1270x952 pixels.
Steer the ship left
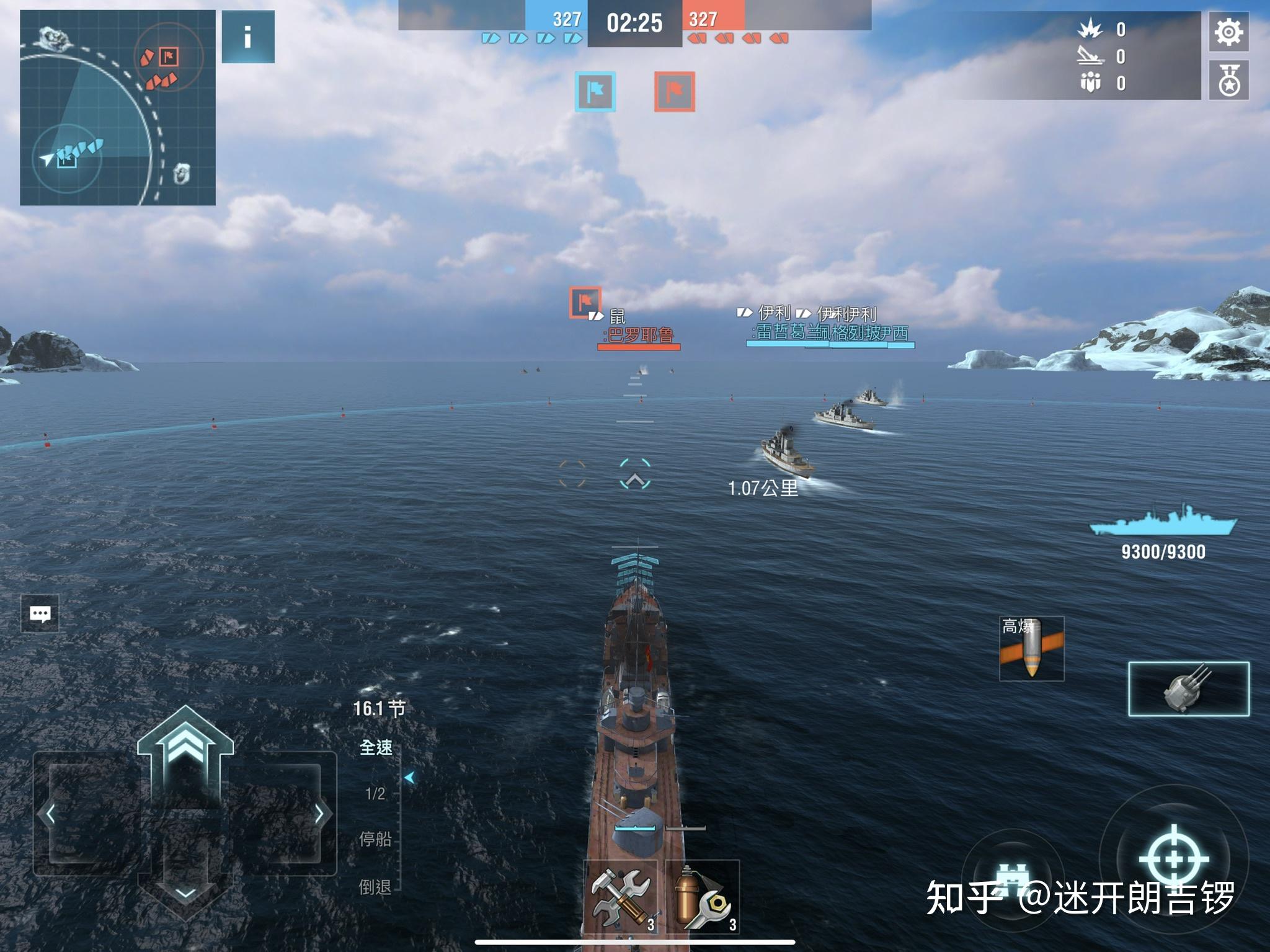coord(51,814)
